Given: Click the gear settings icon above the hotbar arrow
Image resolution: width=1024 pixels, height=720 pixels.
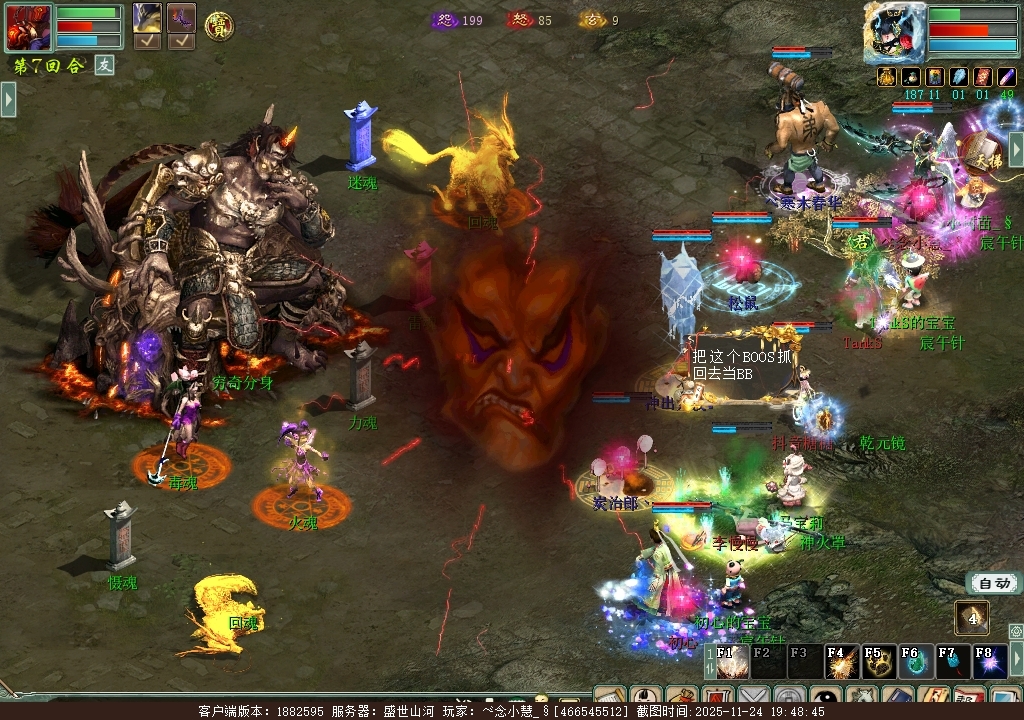Looking at the screenshot, I should [1016, 631].
